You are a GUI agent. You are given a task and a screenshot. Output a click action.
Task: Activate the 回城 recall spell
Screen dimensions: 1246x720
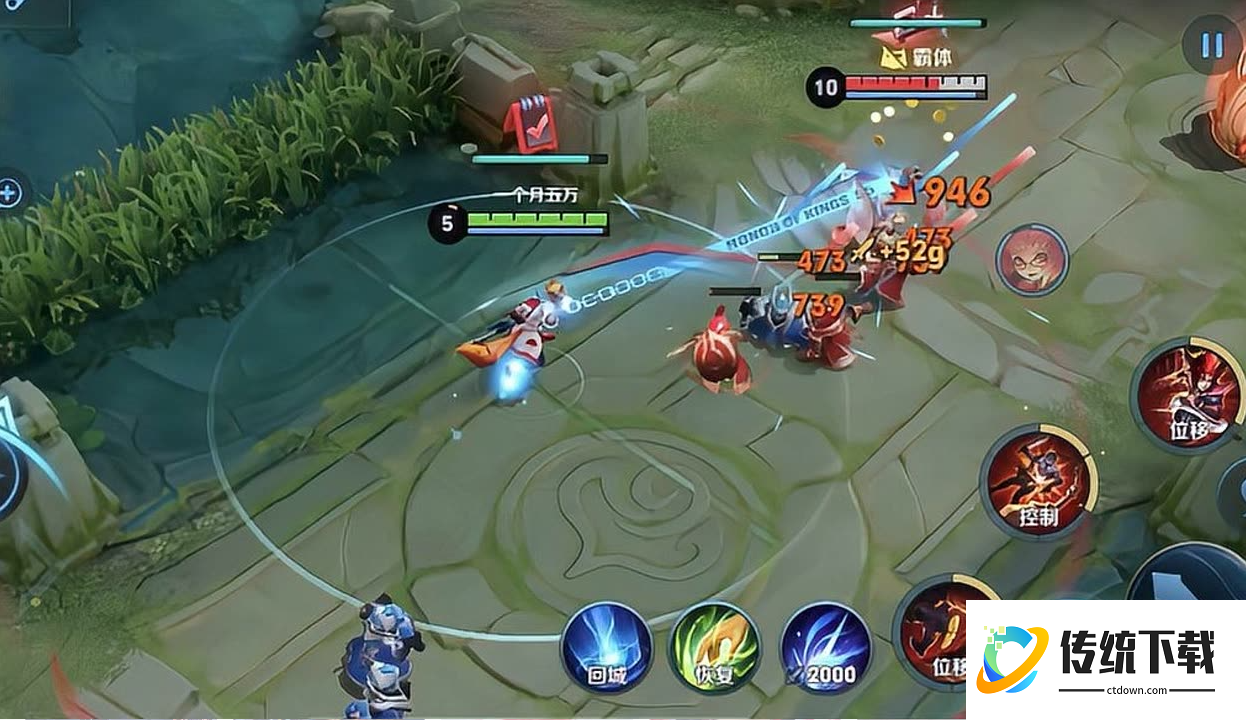[605, 648]
